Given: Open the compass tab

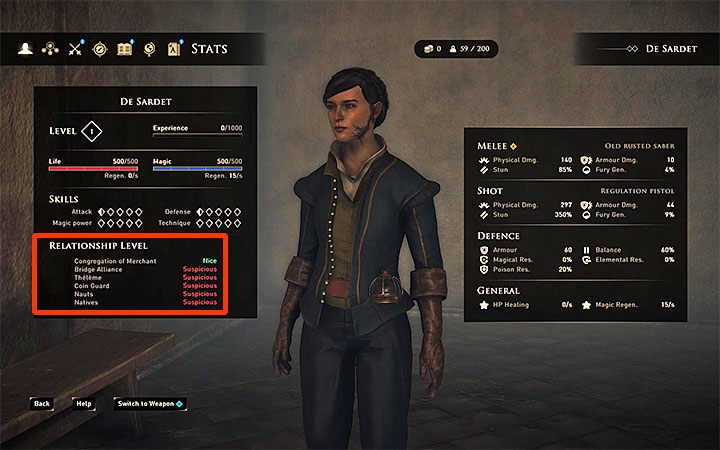Looking at the screenshot, I should pyautogui.click(x=100, y=48).
